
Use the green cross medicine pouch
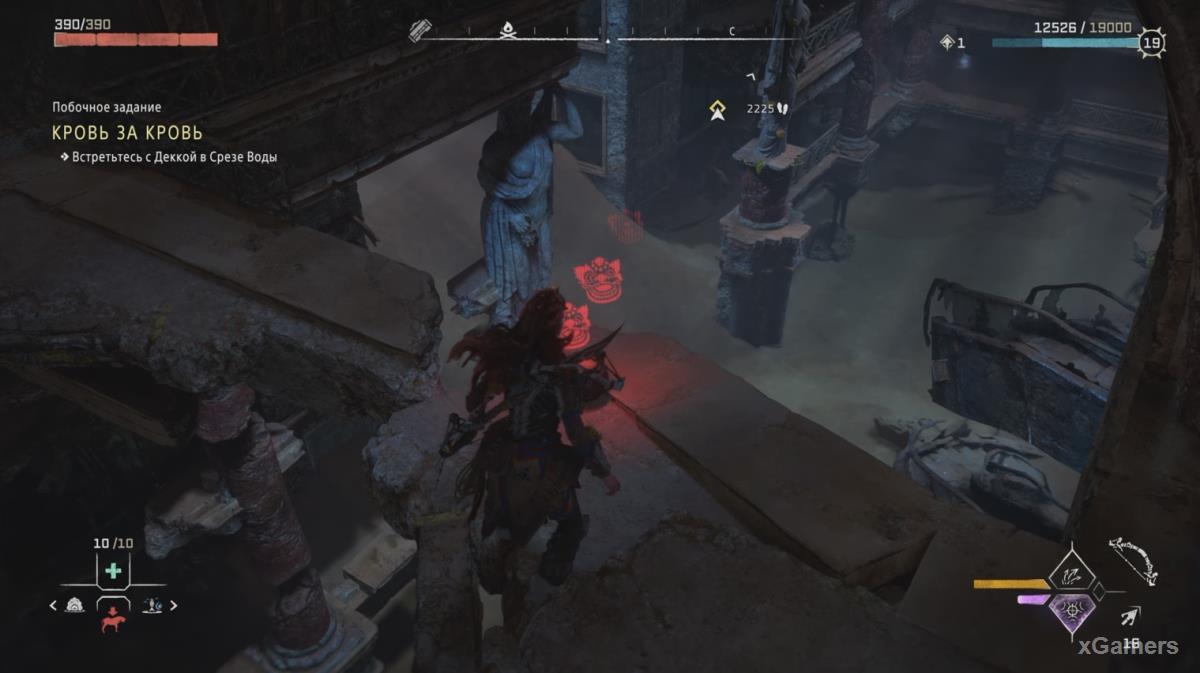click(x=113, y=571)
